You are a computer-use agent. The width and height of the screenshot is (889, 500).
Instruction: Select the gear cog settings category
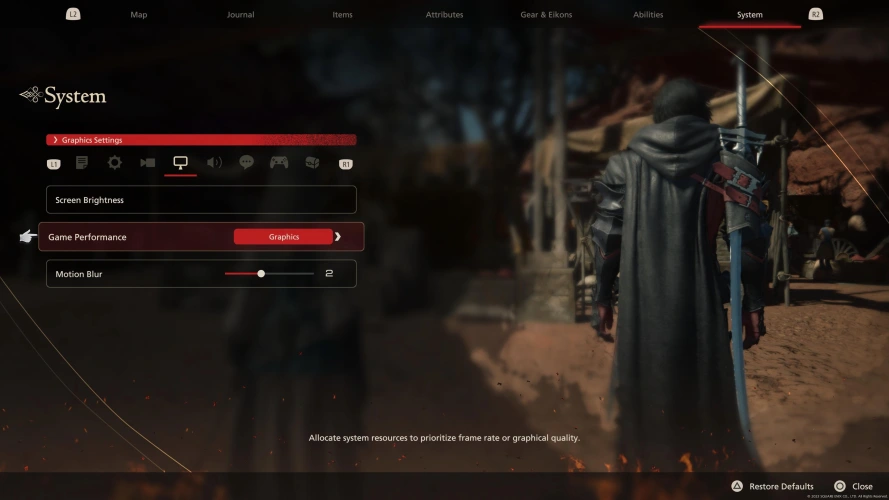115,162
